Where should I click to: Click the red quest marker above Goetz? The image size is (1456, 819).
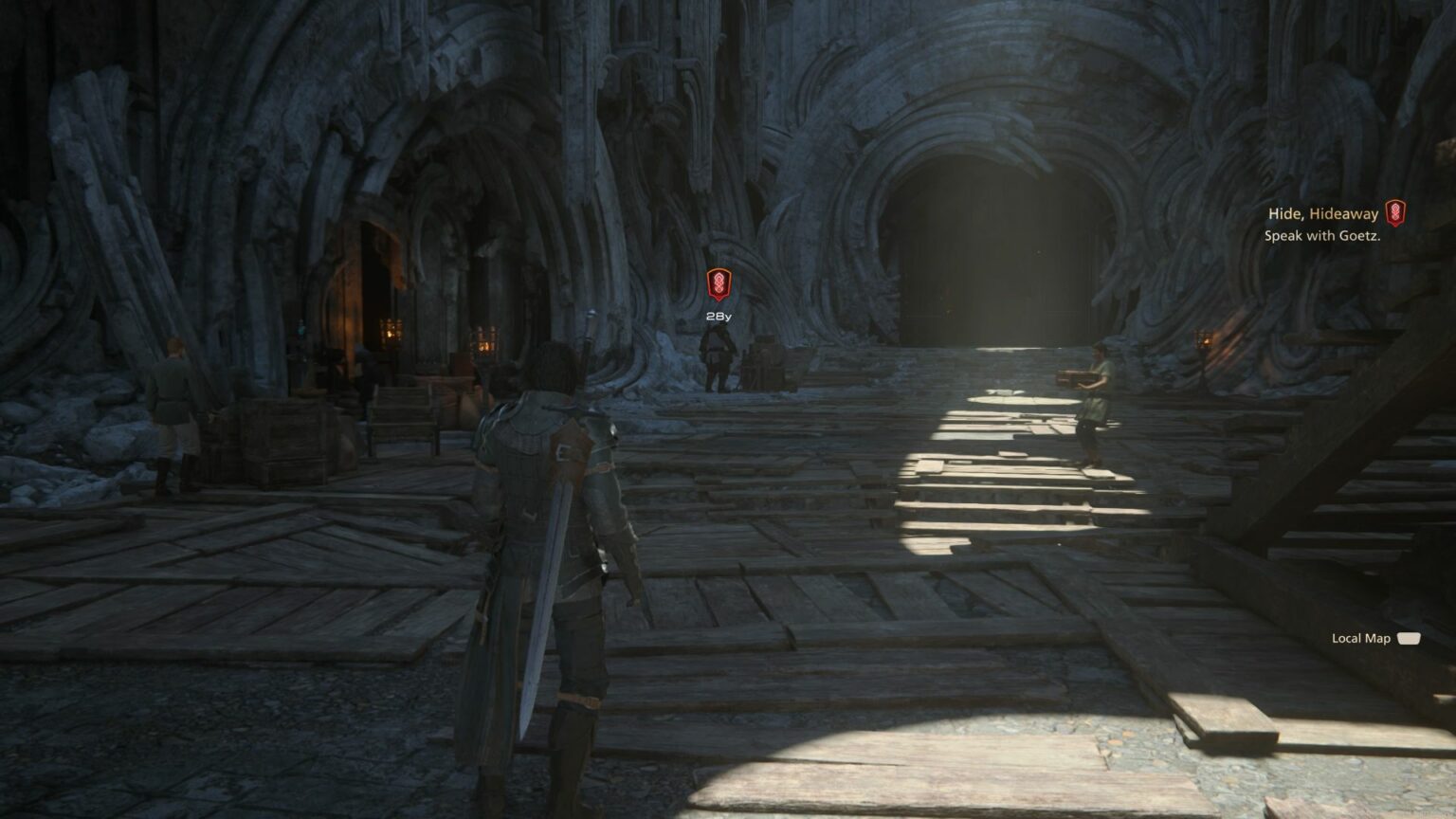(718, 284)
